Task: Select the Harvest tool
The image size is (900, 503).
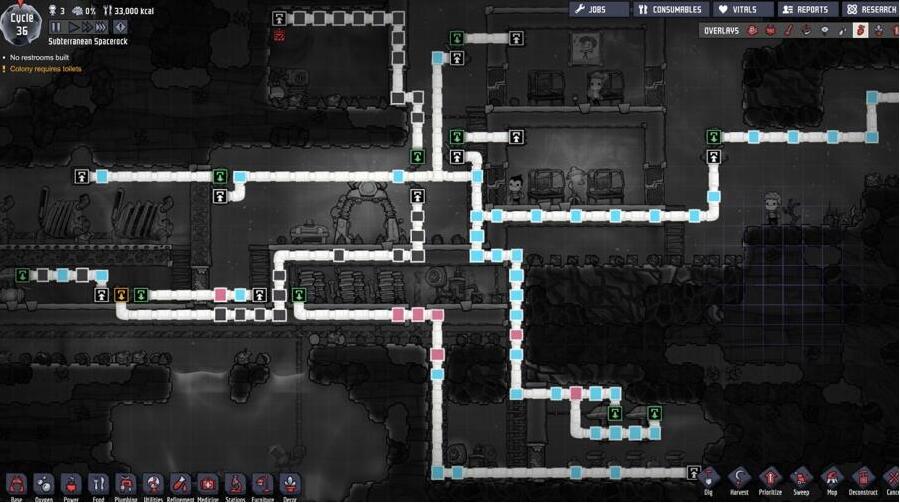Action: (x=739, y=478)
